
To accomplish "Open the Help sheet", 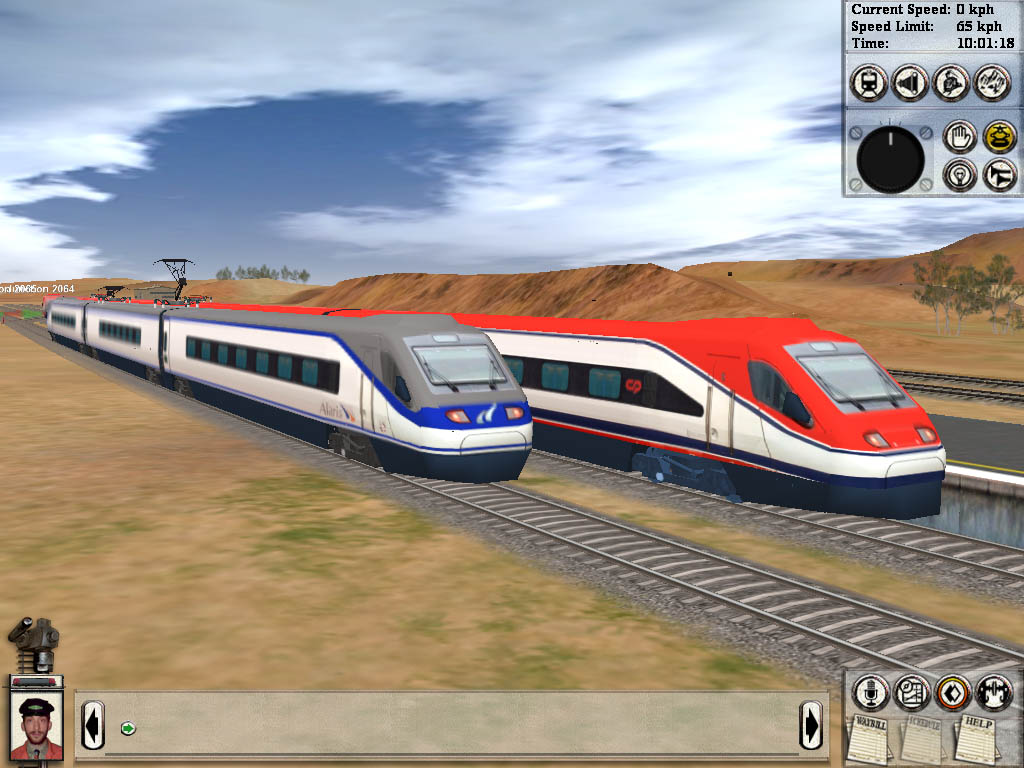I will click(x=977, y=738).
